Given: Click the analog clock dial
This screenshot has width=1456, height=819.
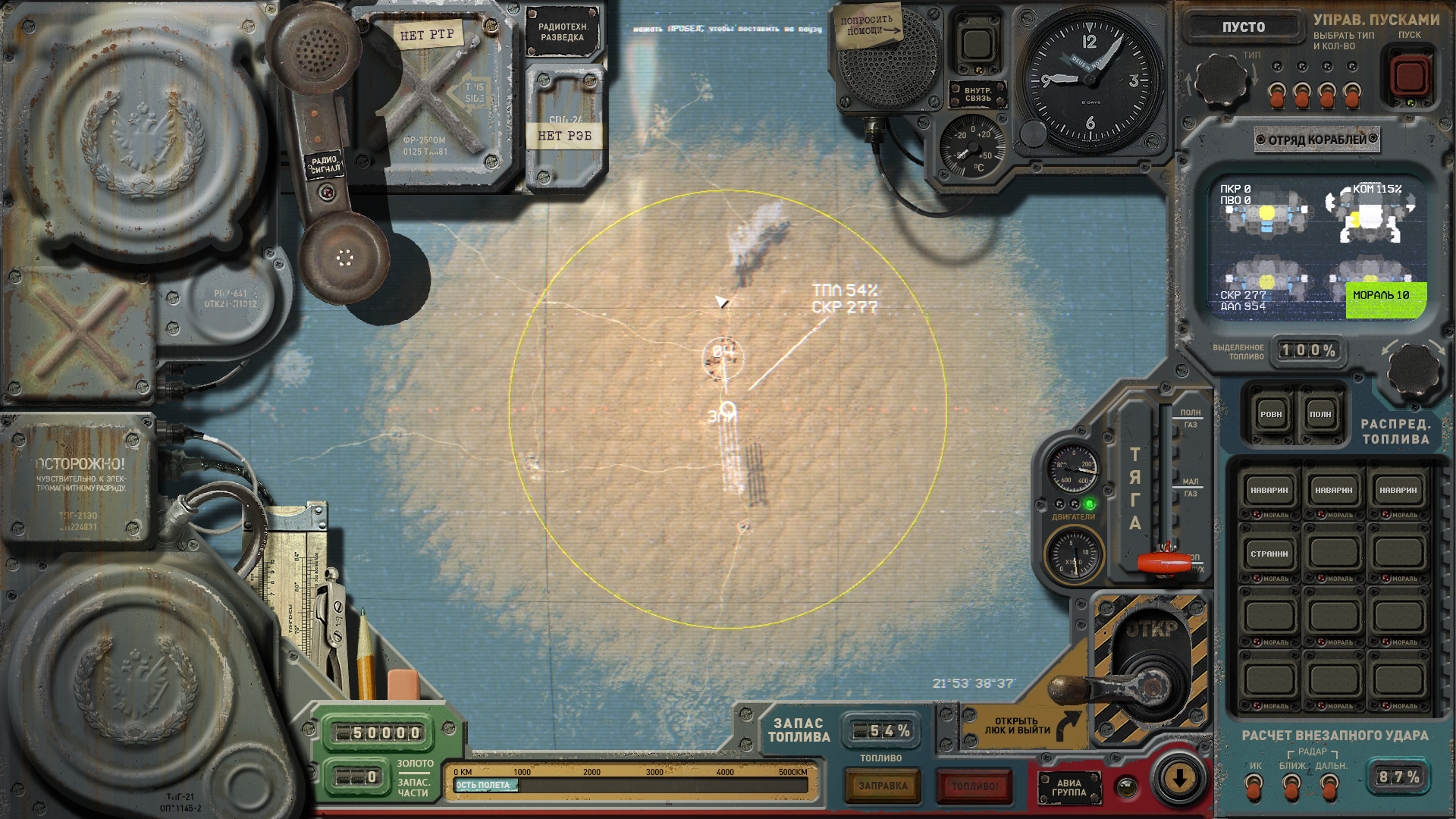Looking at the screenshot, I should 1090,80.
